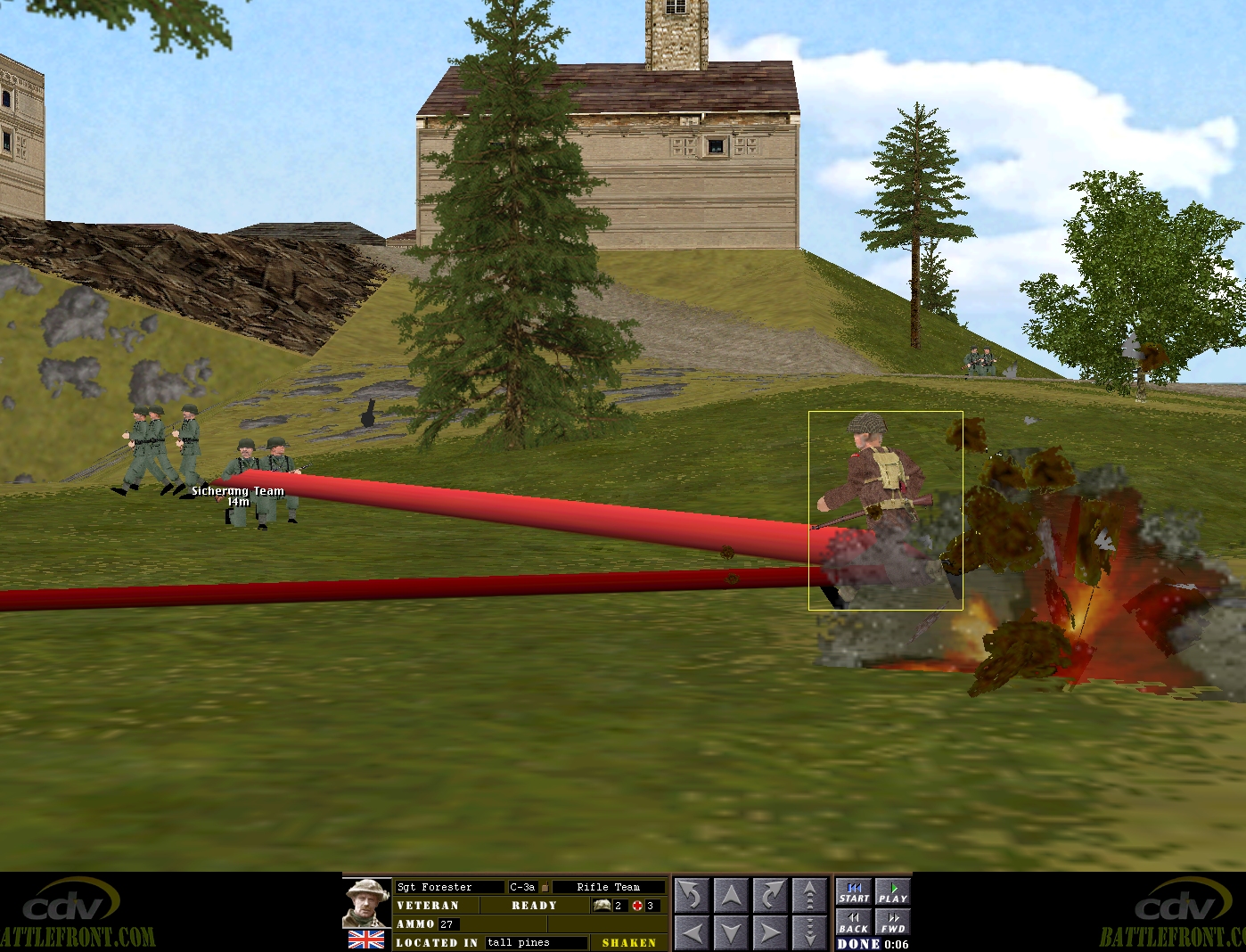Slide camera right with the right arrow
The height and width of the screenshot is (952, 1246).
pyautogui.click(x=769, y=933)
